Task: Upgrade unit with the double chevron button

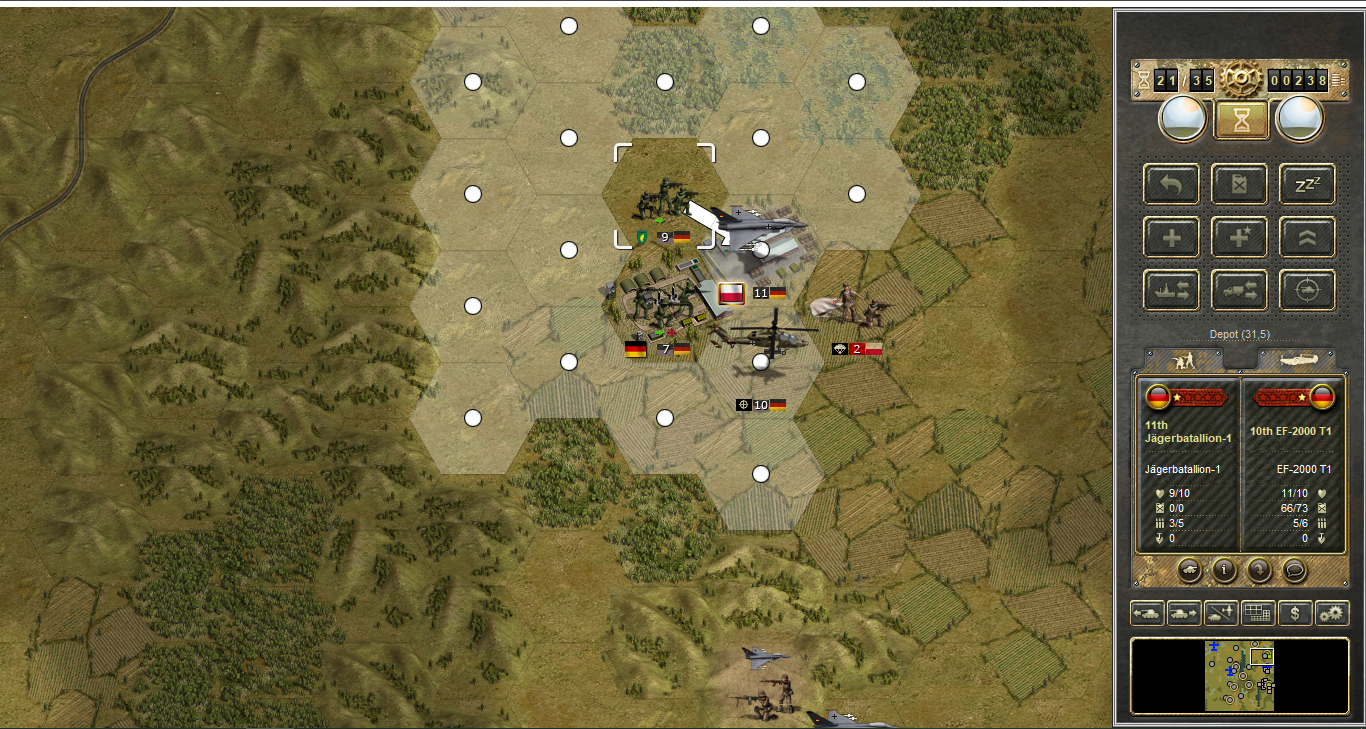Action: click(x=1308, y=237)
